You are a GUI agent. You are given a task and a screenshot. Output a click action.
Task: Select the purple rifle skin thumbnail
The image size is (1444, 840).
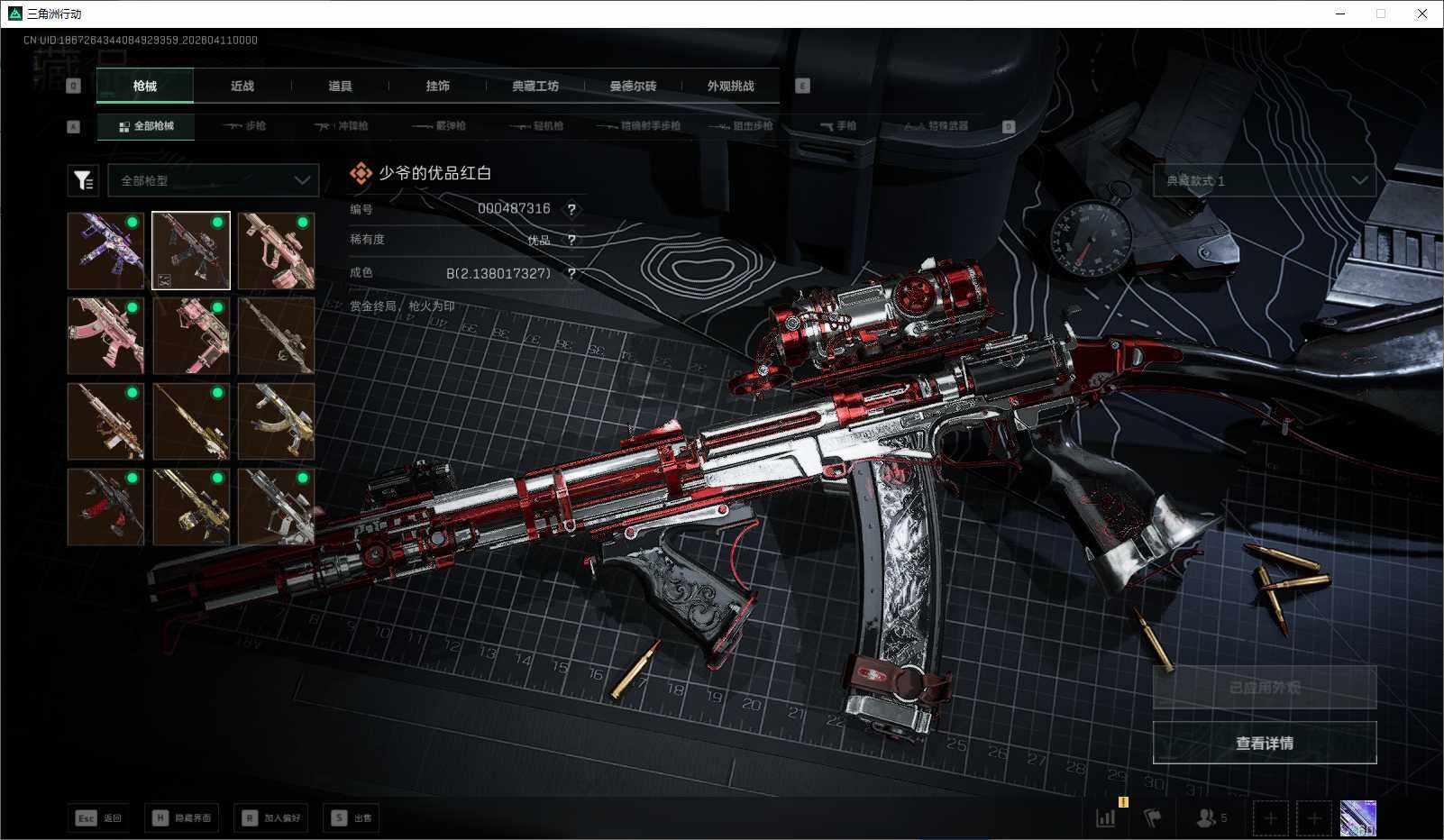click(x=105, y=251)
